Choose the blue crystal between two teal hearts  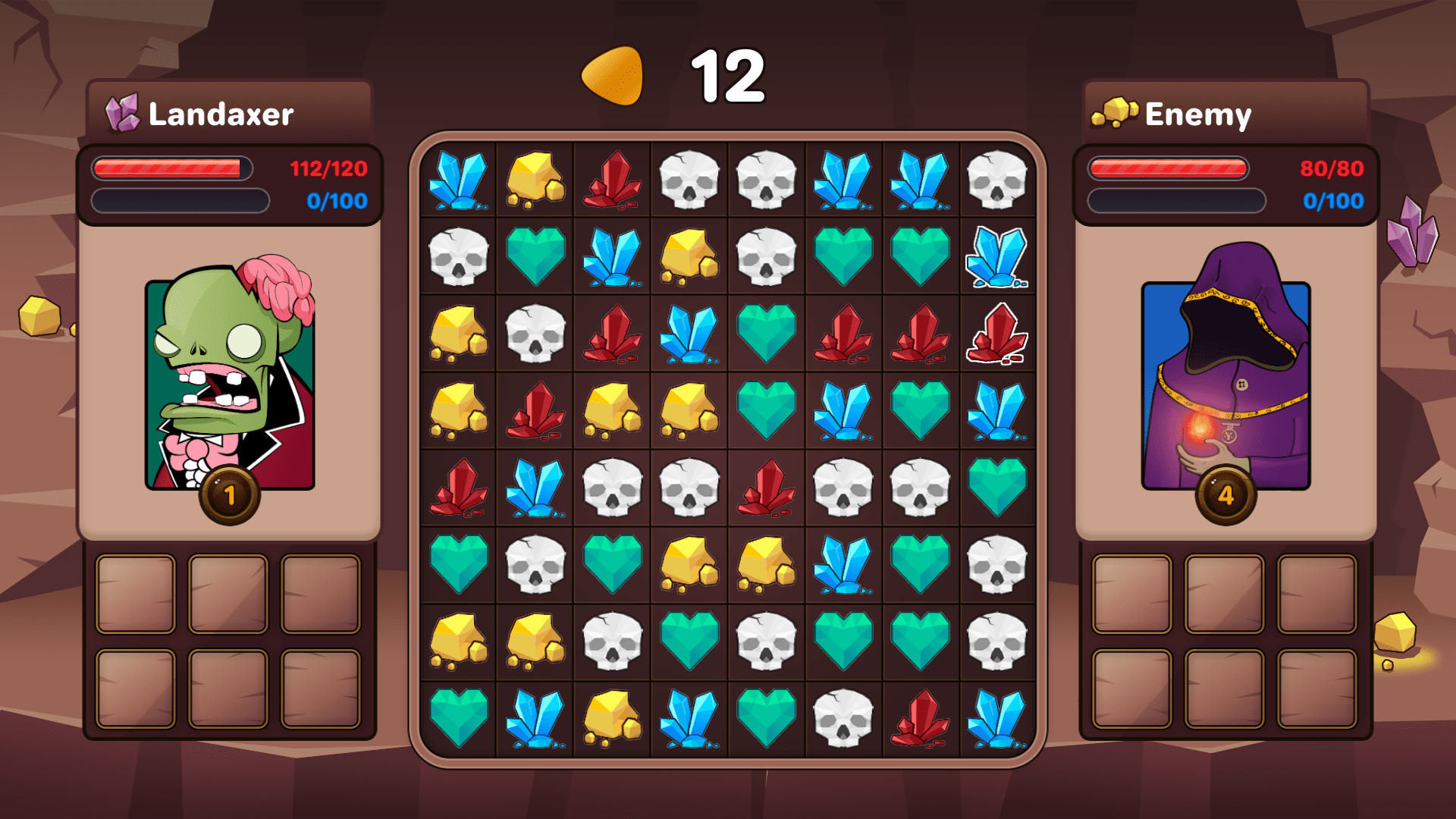click(x=843, y=411)
